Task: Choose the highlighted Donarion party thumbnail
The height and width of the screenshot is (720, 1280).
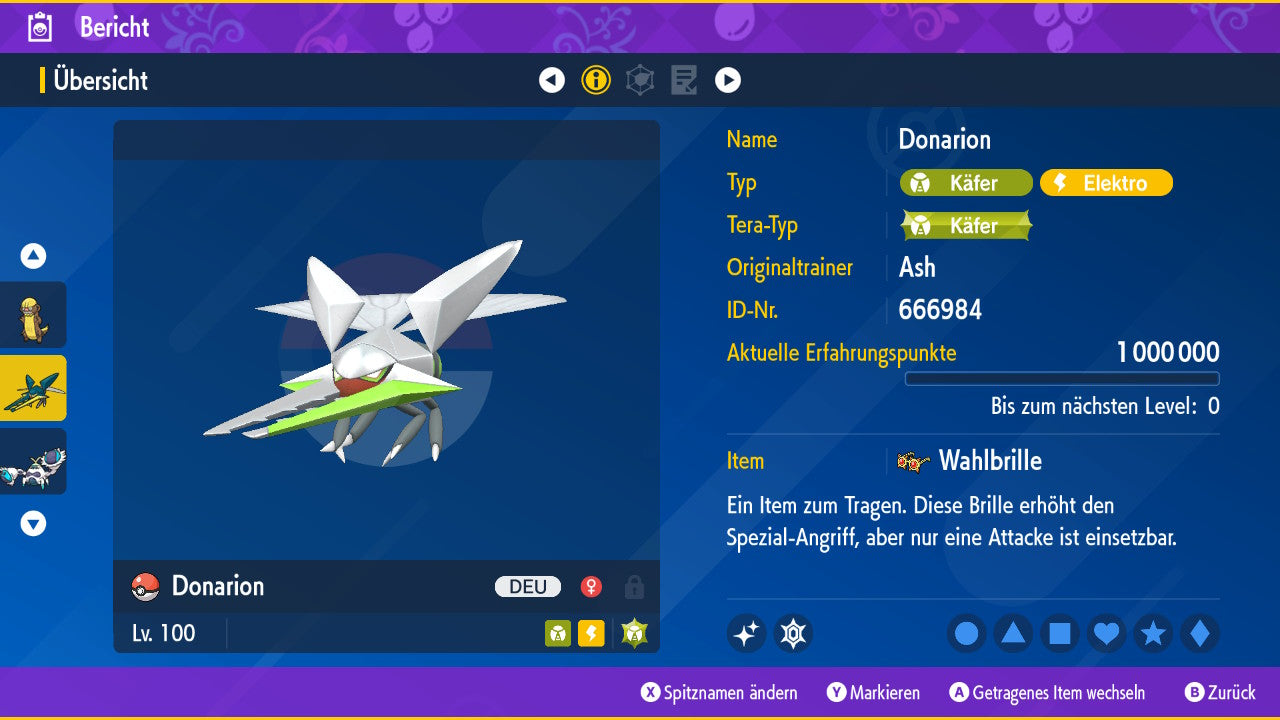Action: 33,388
